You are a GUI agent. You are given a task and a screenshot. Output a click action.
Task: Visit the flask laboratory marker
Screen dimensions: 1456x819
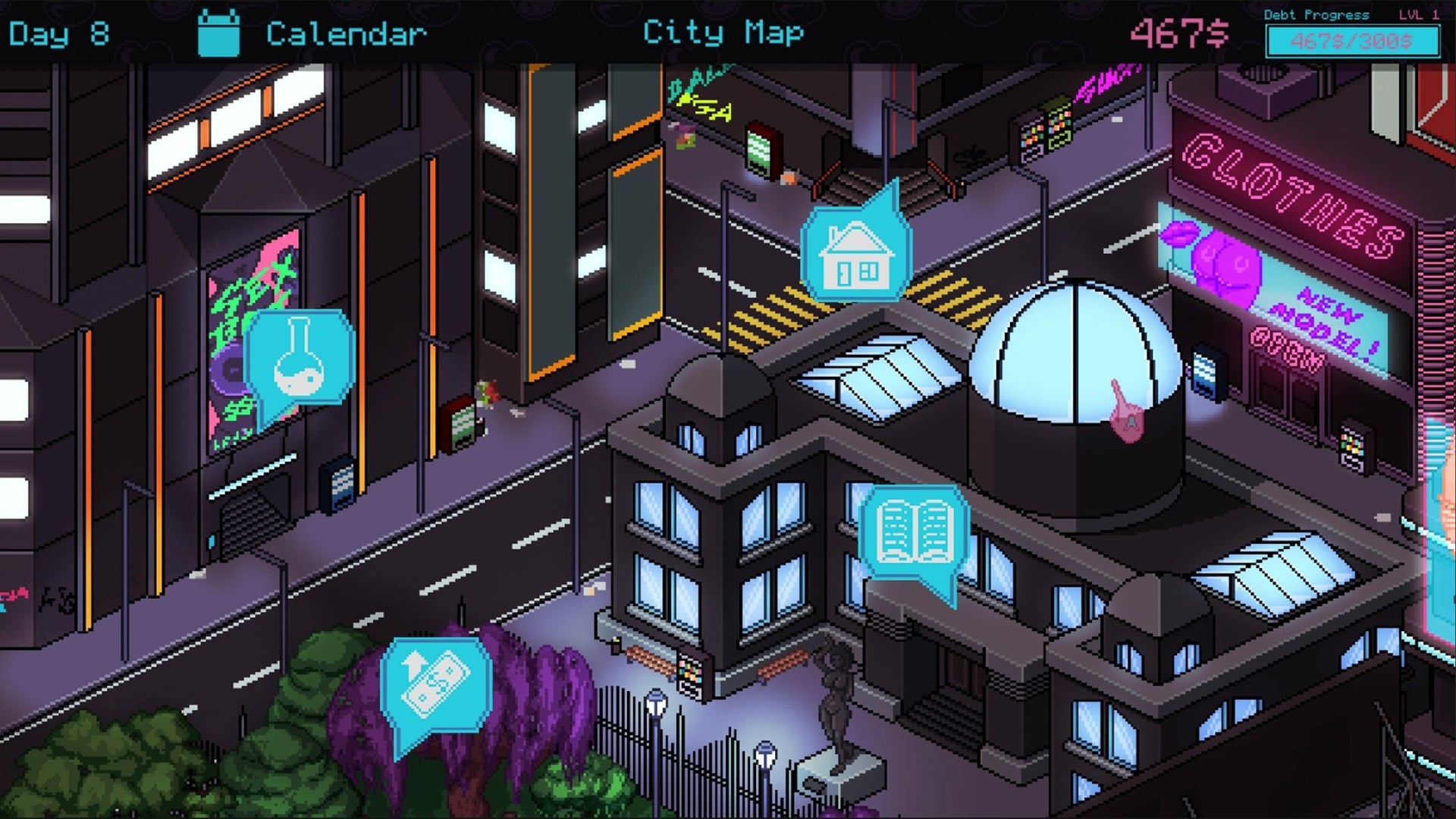(x=300, y=357)
